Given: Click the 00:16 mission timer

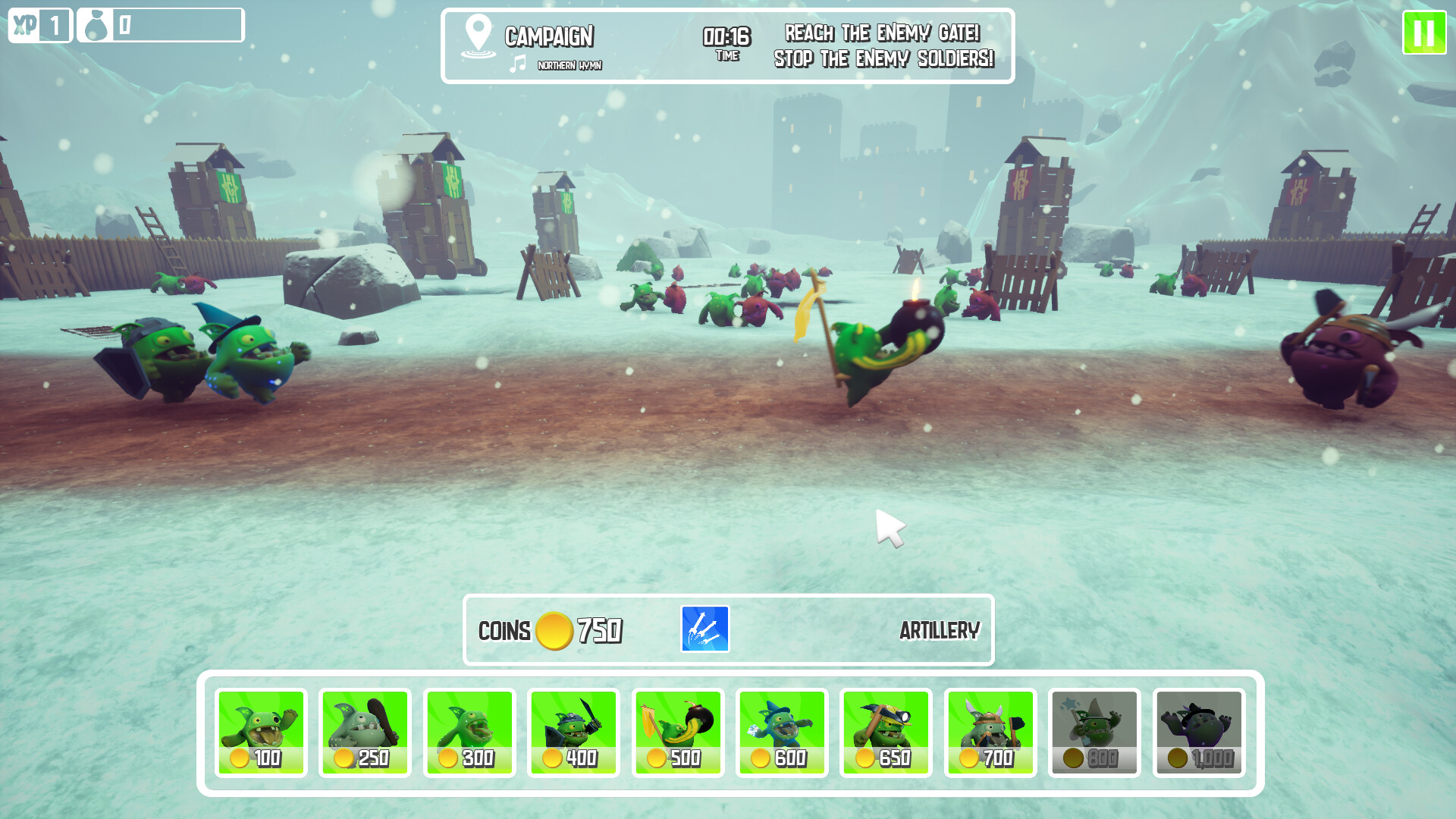Looking at the screenshot, I should pyautogui.click(x=723, y=33).
